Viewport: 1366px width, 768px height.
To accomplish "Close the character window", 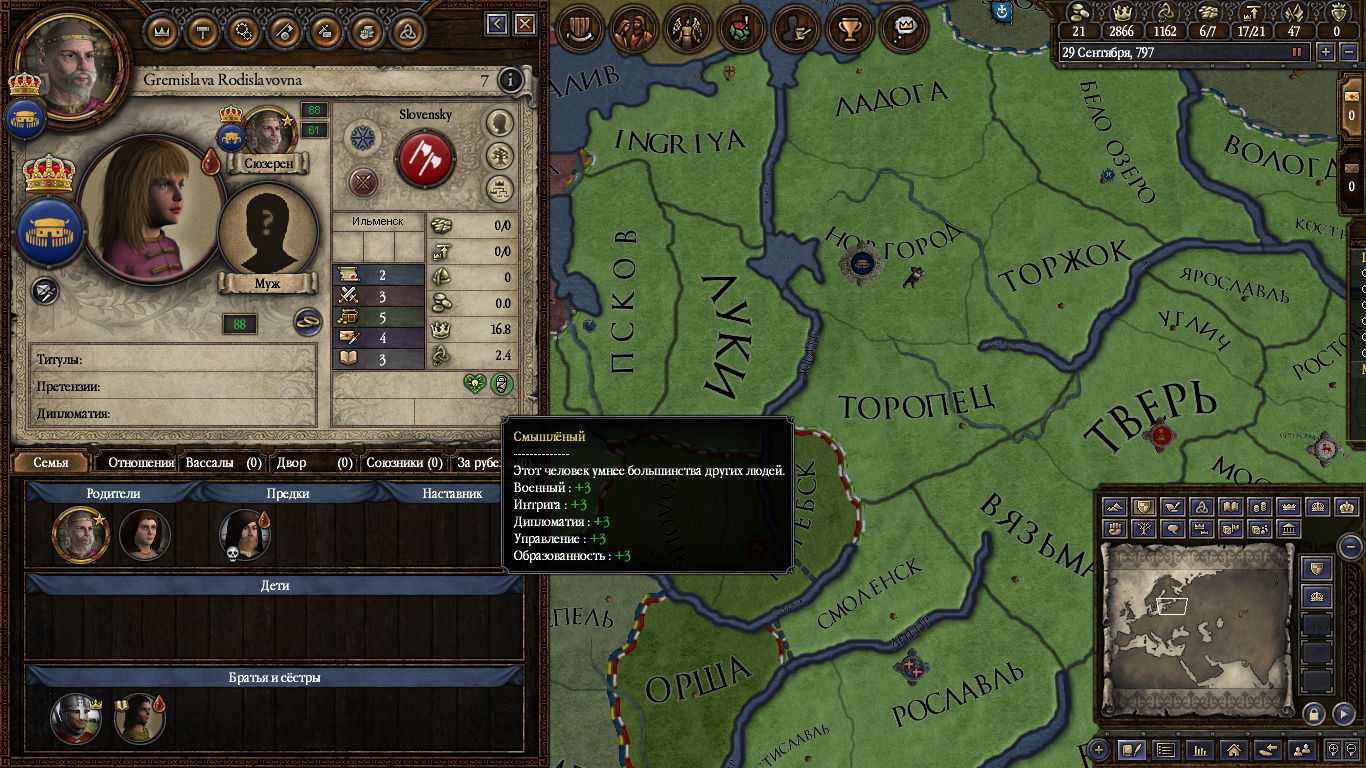I will 525,24.
